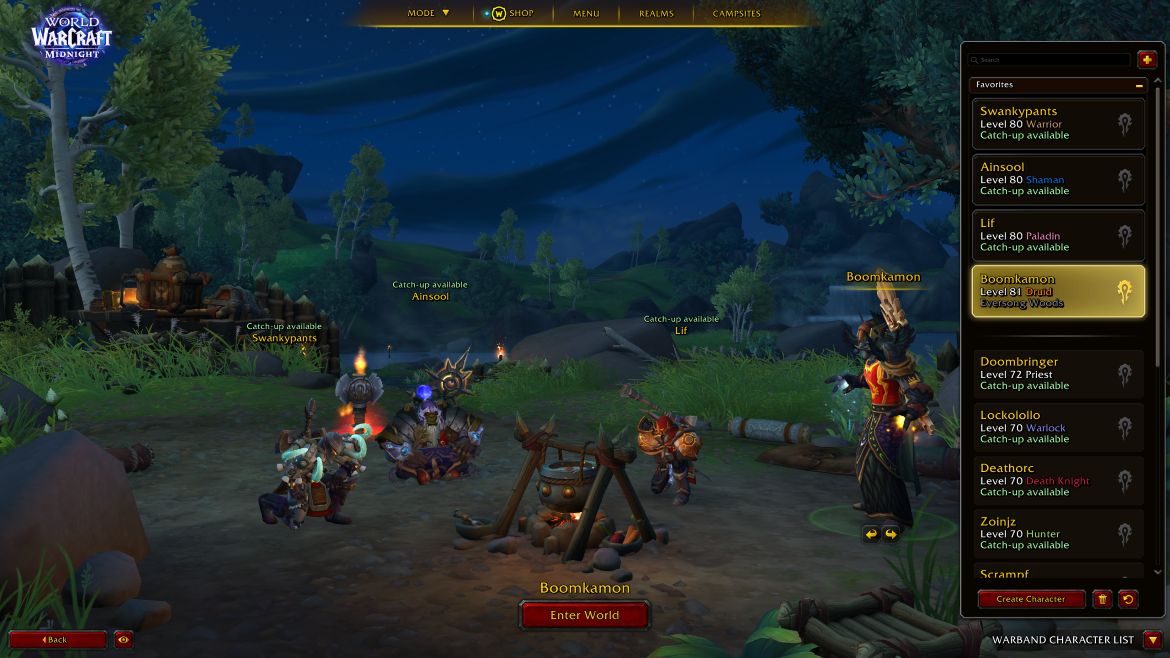Toggle the eye visibility button
1170x658 pixels.
pos(124,639)
